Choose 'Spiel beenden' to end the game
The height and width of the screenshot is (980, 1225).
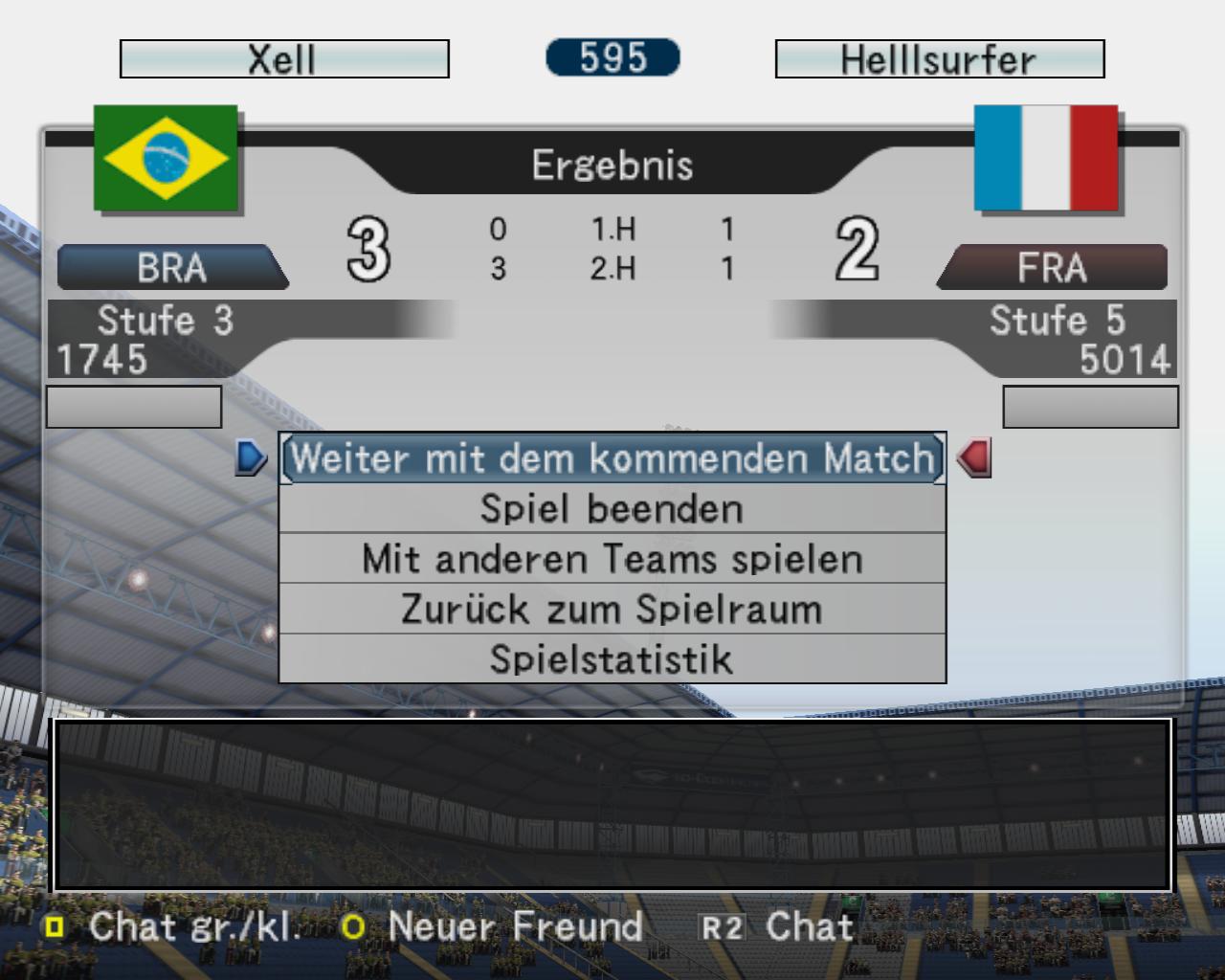[612, 509]
